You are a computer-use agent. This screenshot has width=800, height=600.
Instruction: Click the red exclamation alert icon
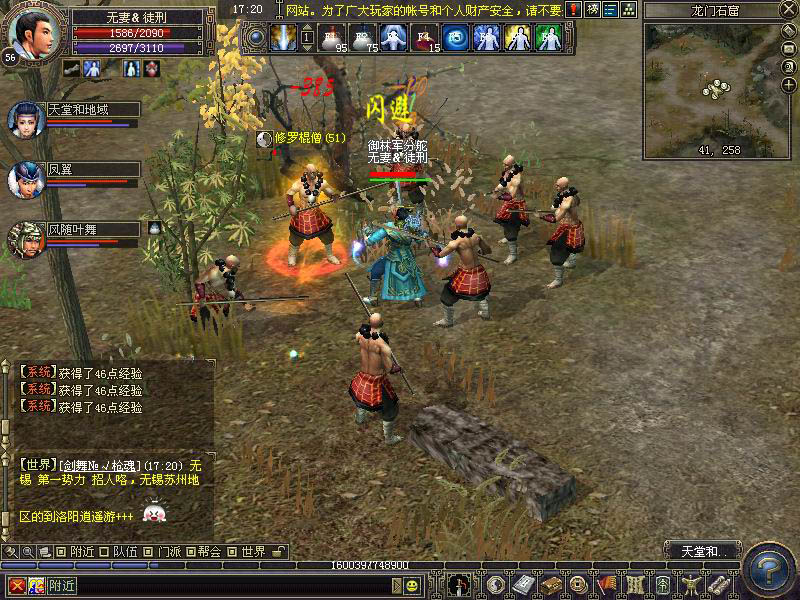[573, 9]
